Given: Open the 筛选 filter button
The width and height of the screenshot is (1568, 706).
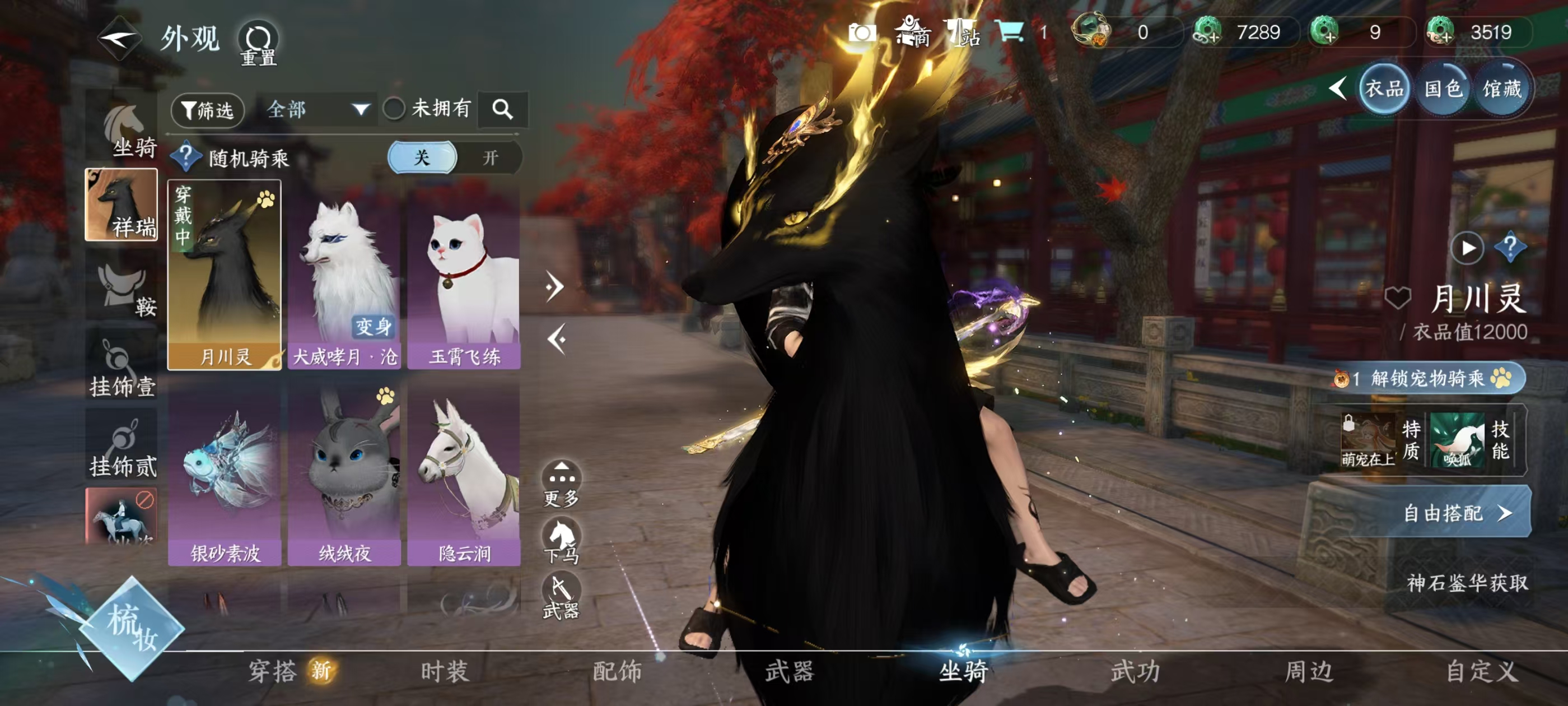Looking at the screenshot, I should 208,110.
